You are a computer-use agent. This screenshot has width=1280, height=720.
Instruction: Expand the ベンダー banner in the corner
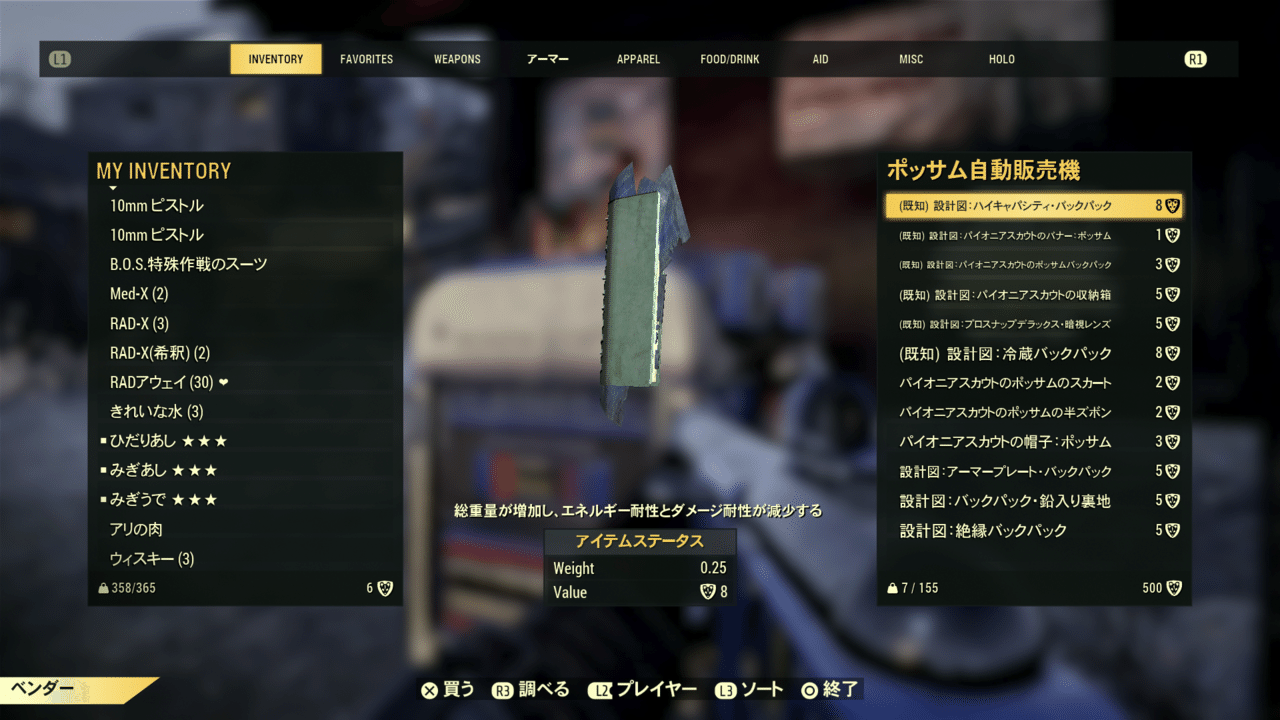(x=40, y=689)
